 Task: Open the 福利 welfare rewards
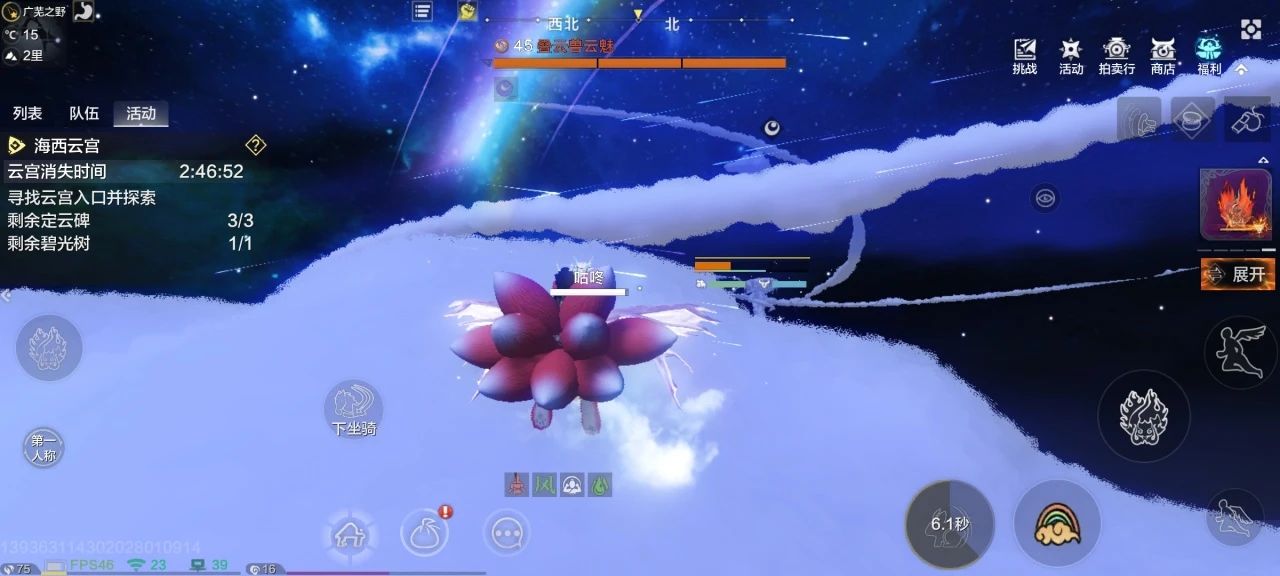coord(1209,56)
